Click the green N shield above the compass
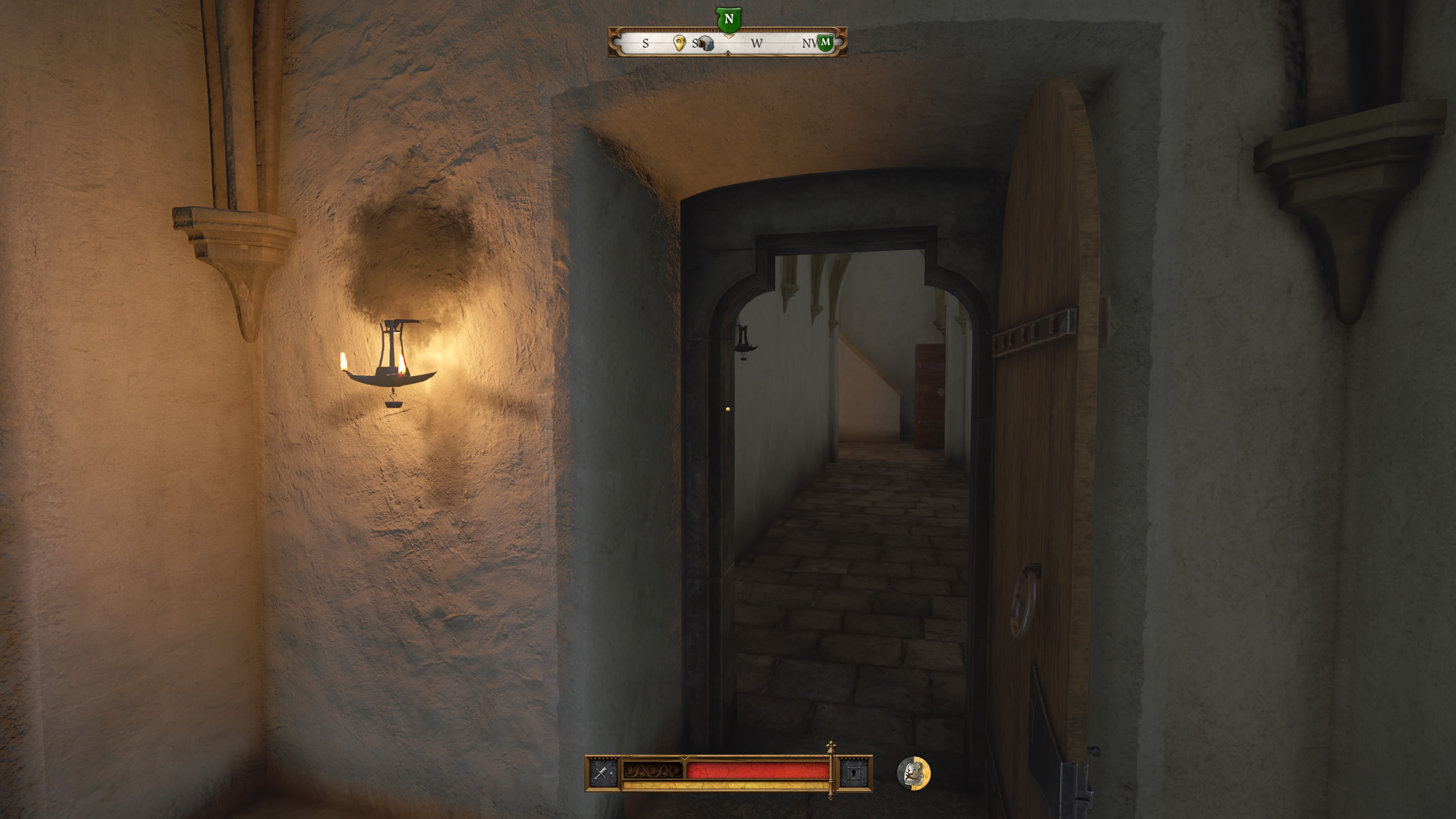 click(729, 19)
